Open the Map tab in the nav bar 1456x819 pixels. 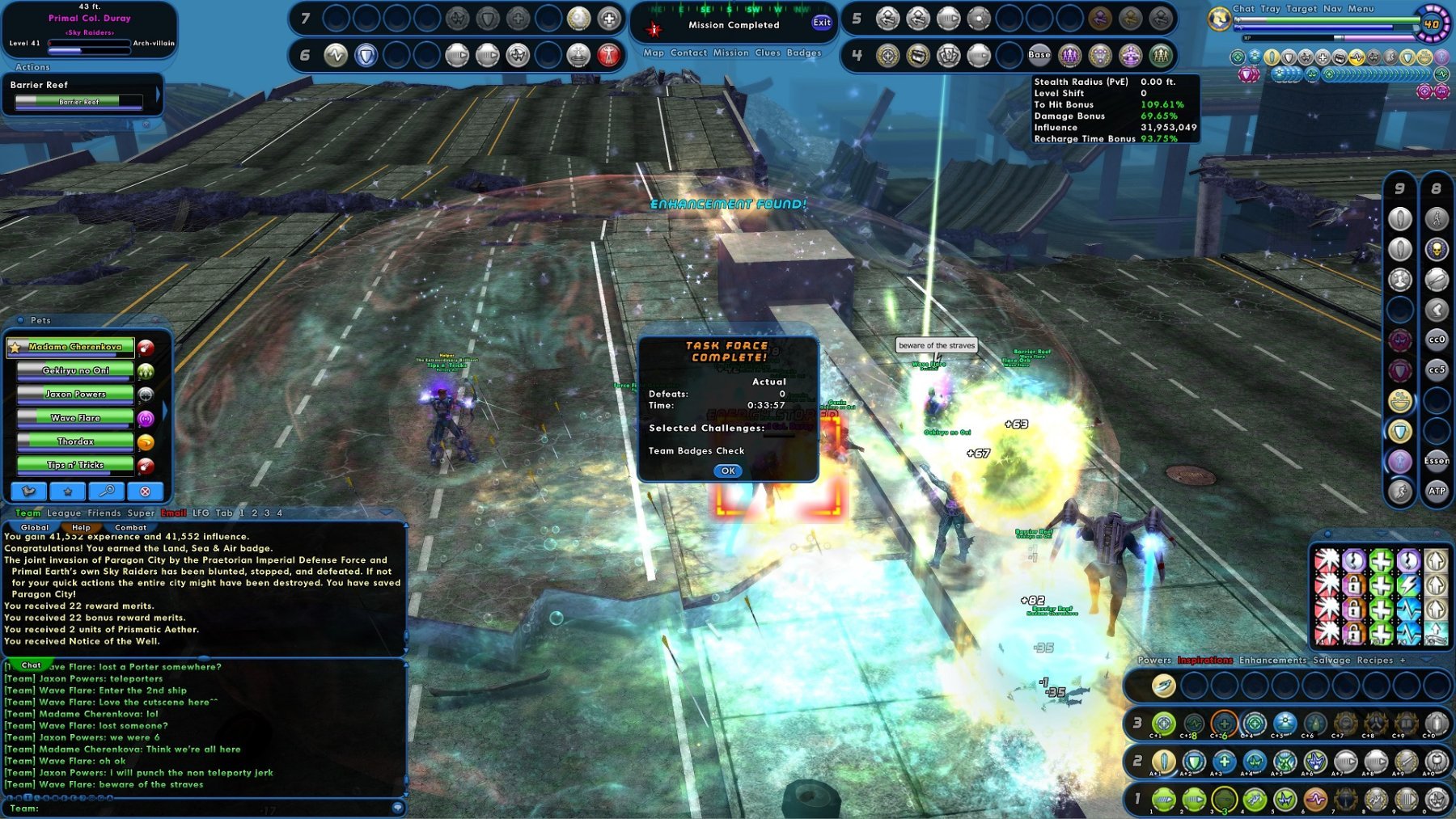[x=654, y=53]
